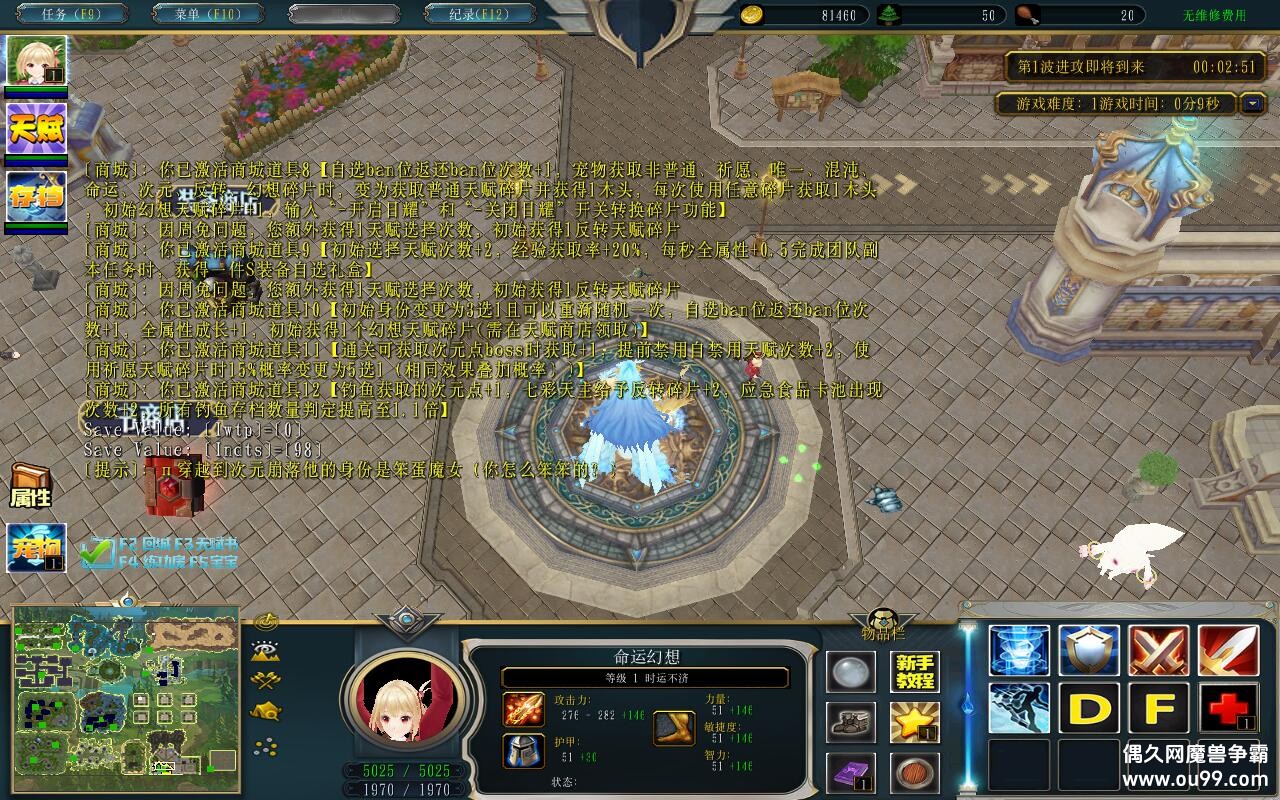Select the blue teleport ability icon
The image size is (1280, 800).
(1019, 648)
